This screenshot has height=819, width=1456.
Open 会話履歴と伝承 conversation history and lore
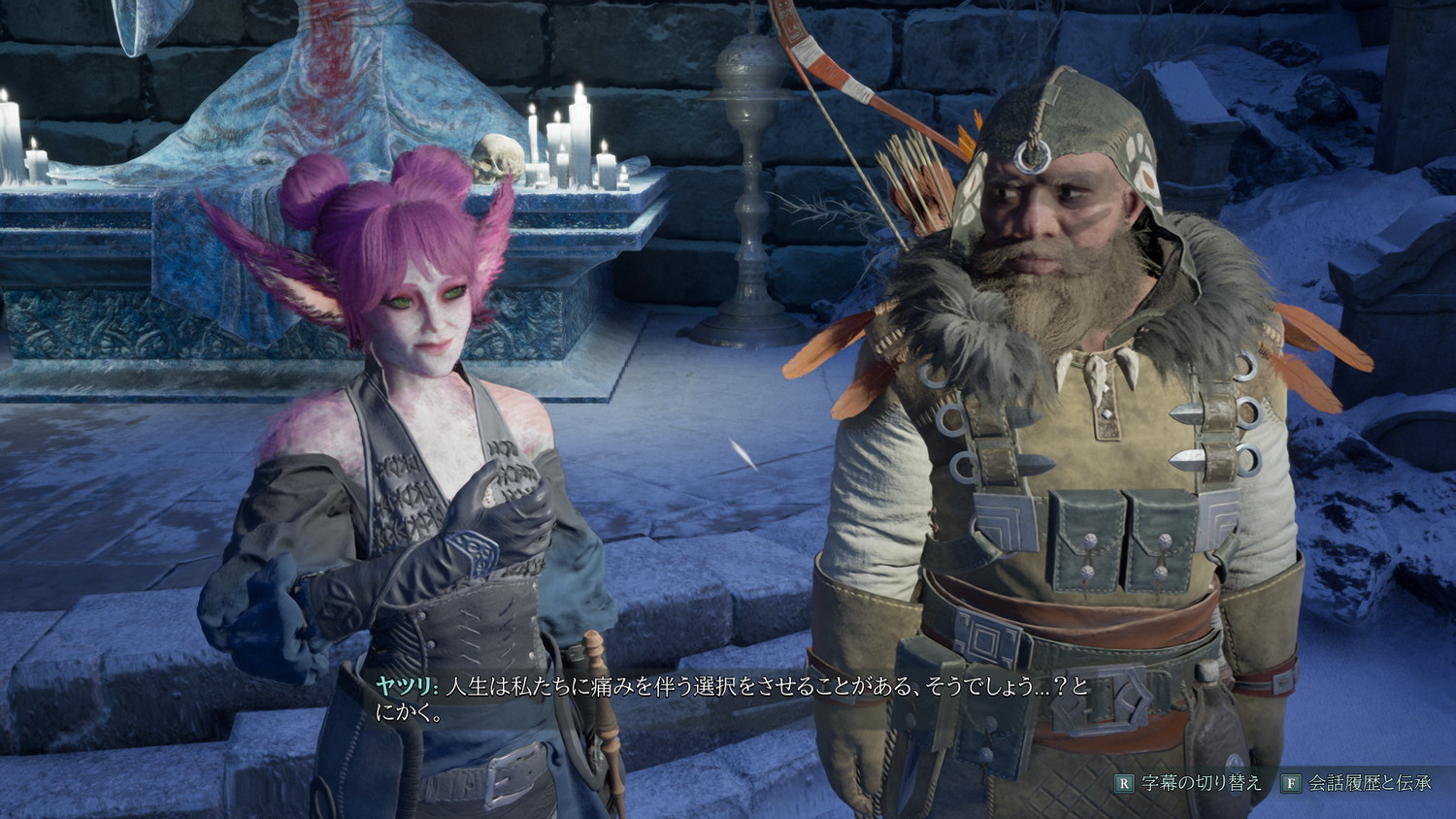click(x=1358, y=783)
